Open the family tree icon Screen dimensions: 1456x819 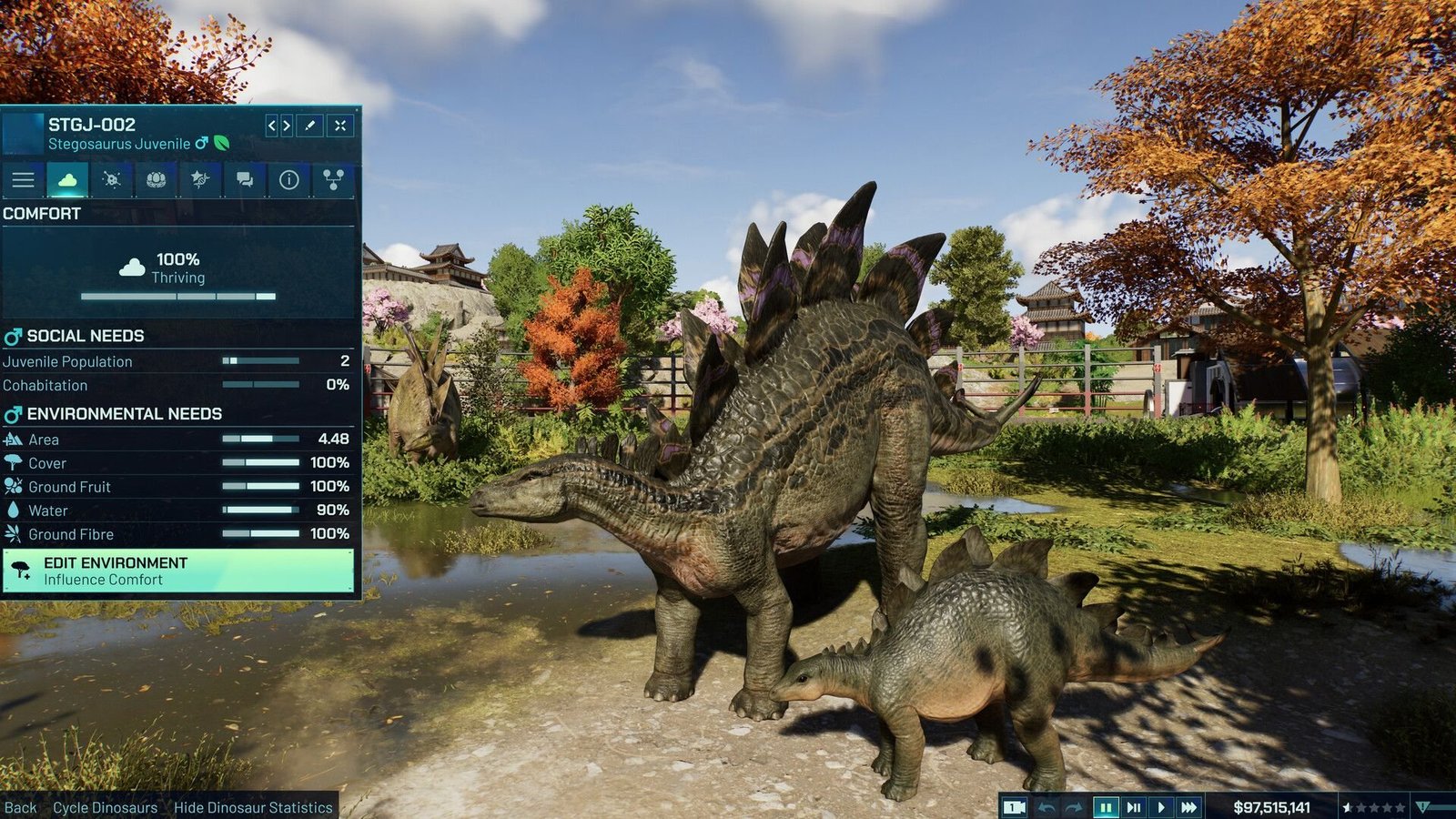[334, 179]
